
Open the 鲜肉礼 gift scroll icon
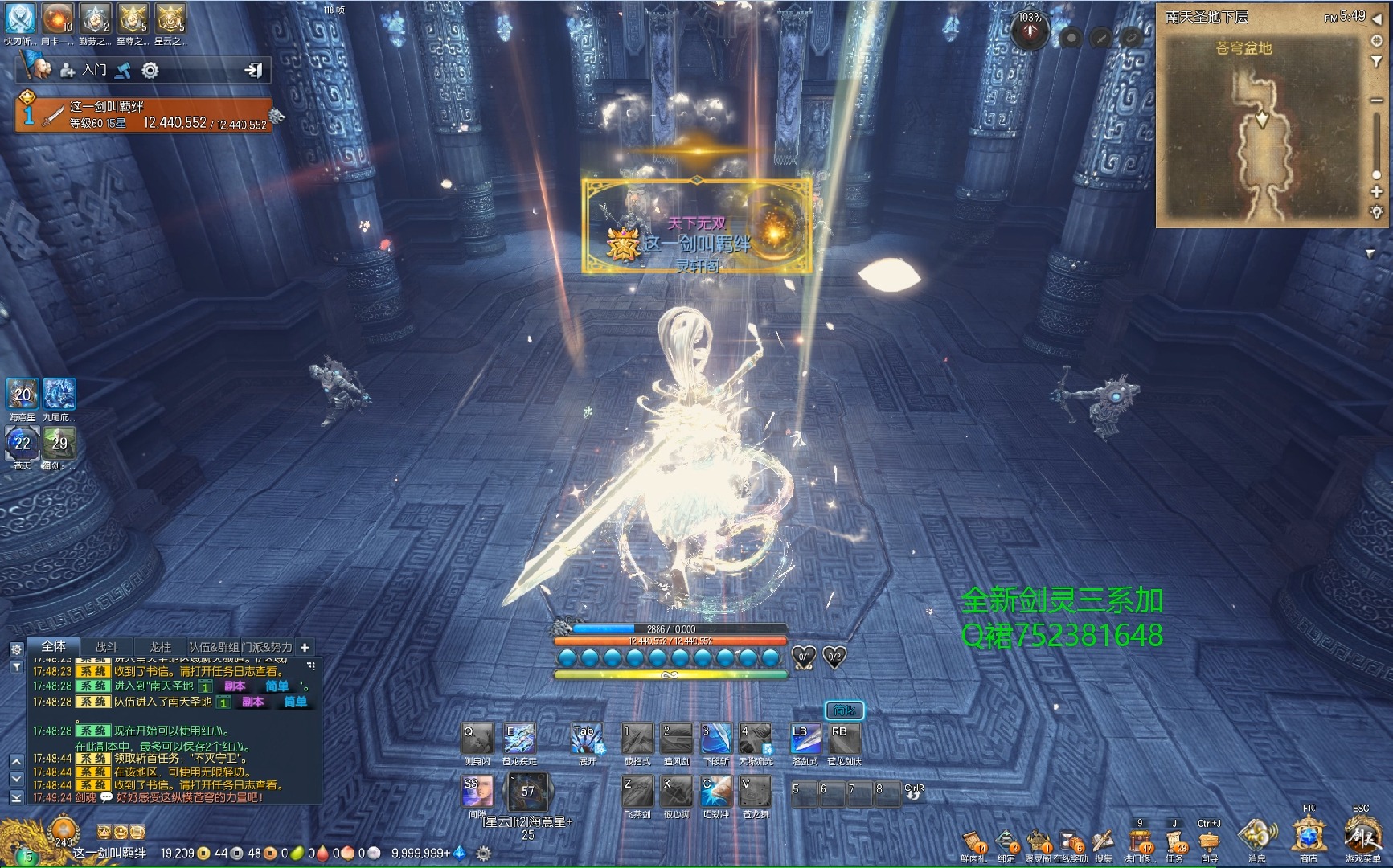click(x=973, y=842)
